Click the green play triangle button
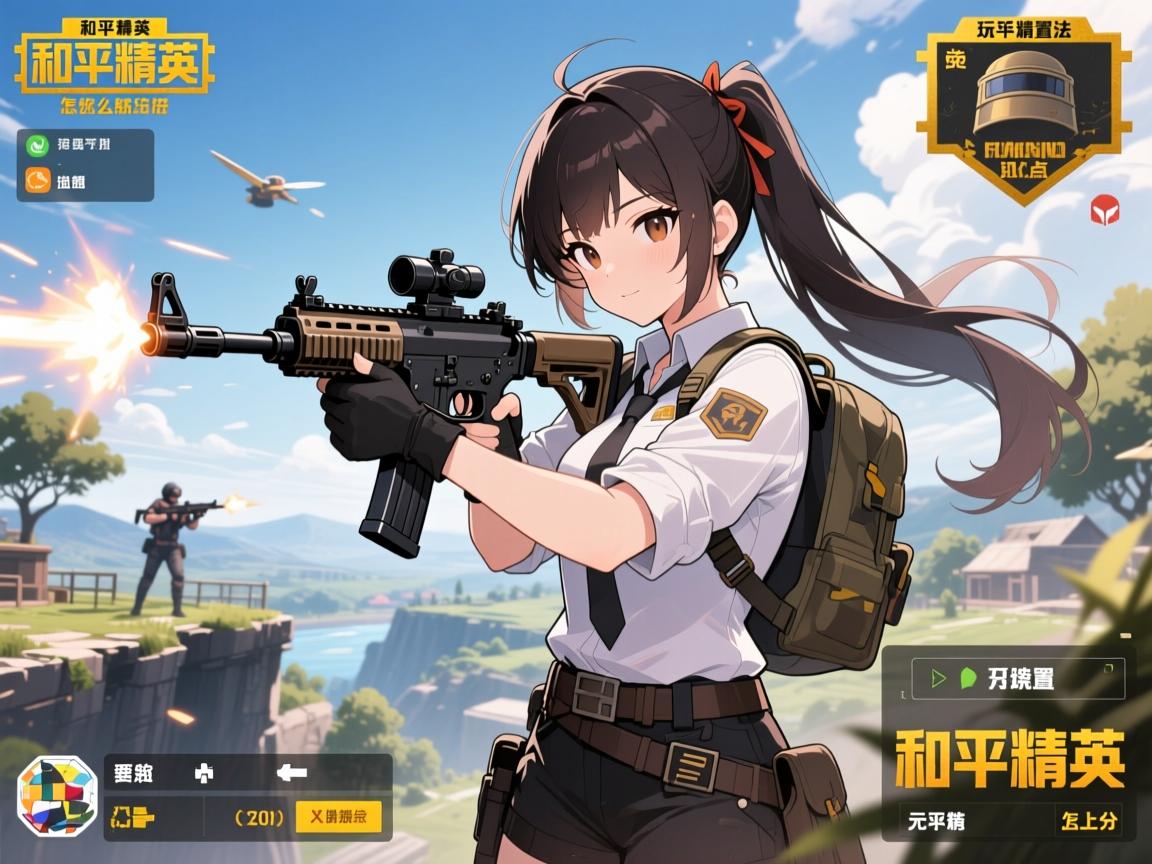Viewport: 1152px width, 864px height. (938, 678)
